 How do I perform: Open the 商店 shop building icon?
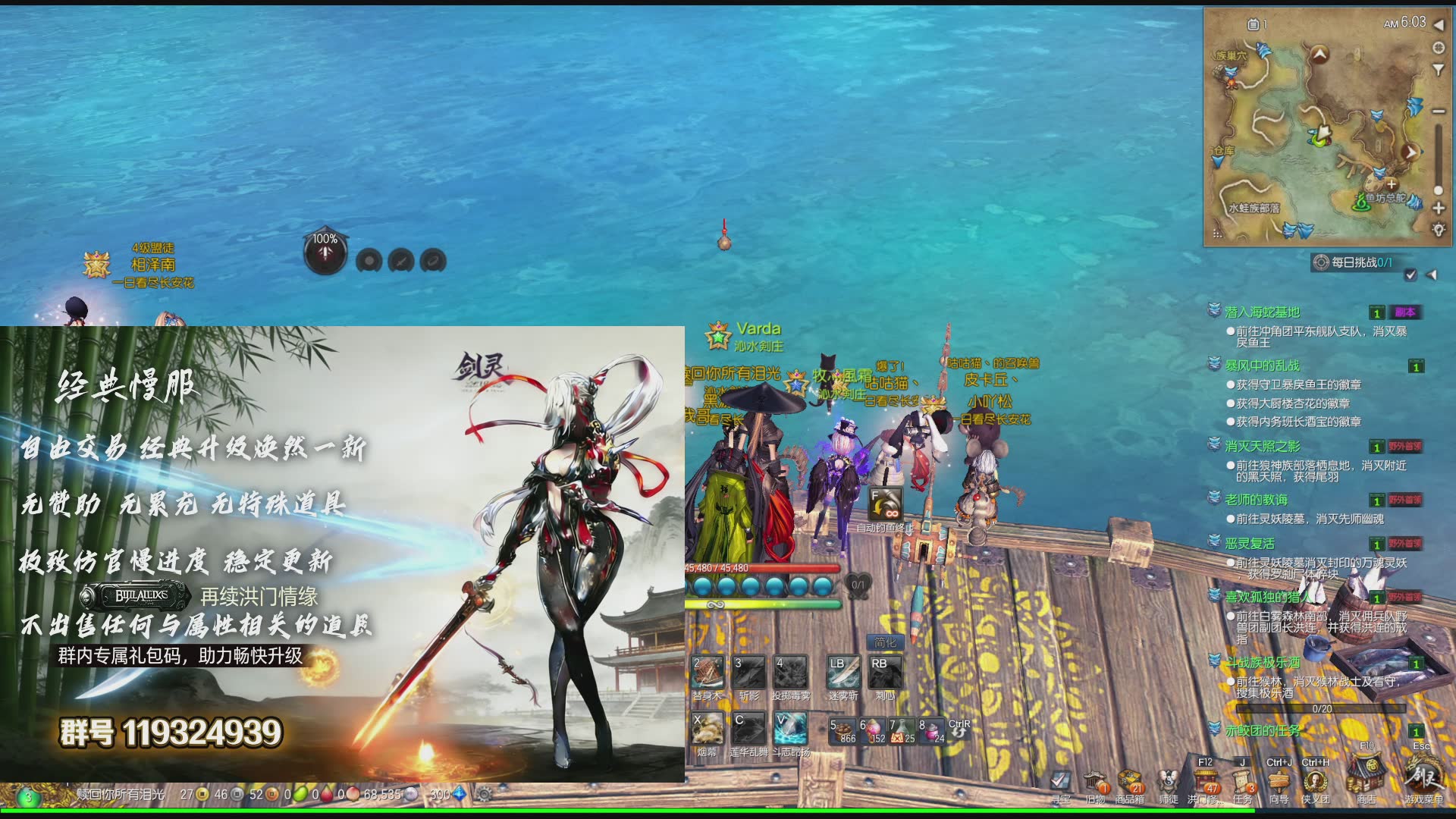(1366, 779)
